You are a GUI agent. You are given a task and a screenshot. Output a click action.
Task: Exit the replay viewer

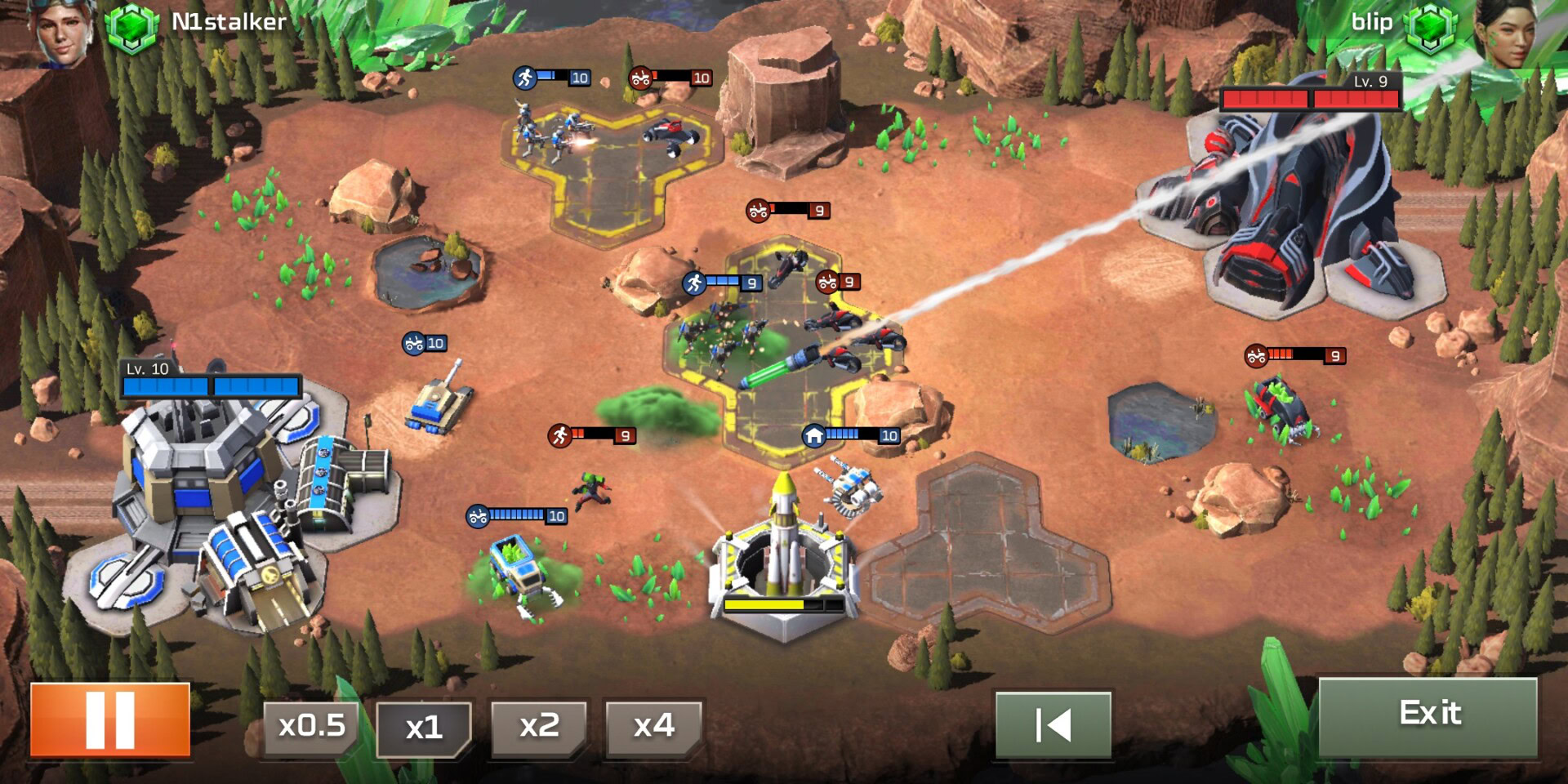tap(1428, 715)
